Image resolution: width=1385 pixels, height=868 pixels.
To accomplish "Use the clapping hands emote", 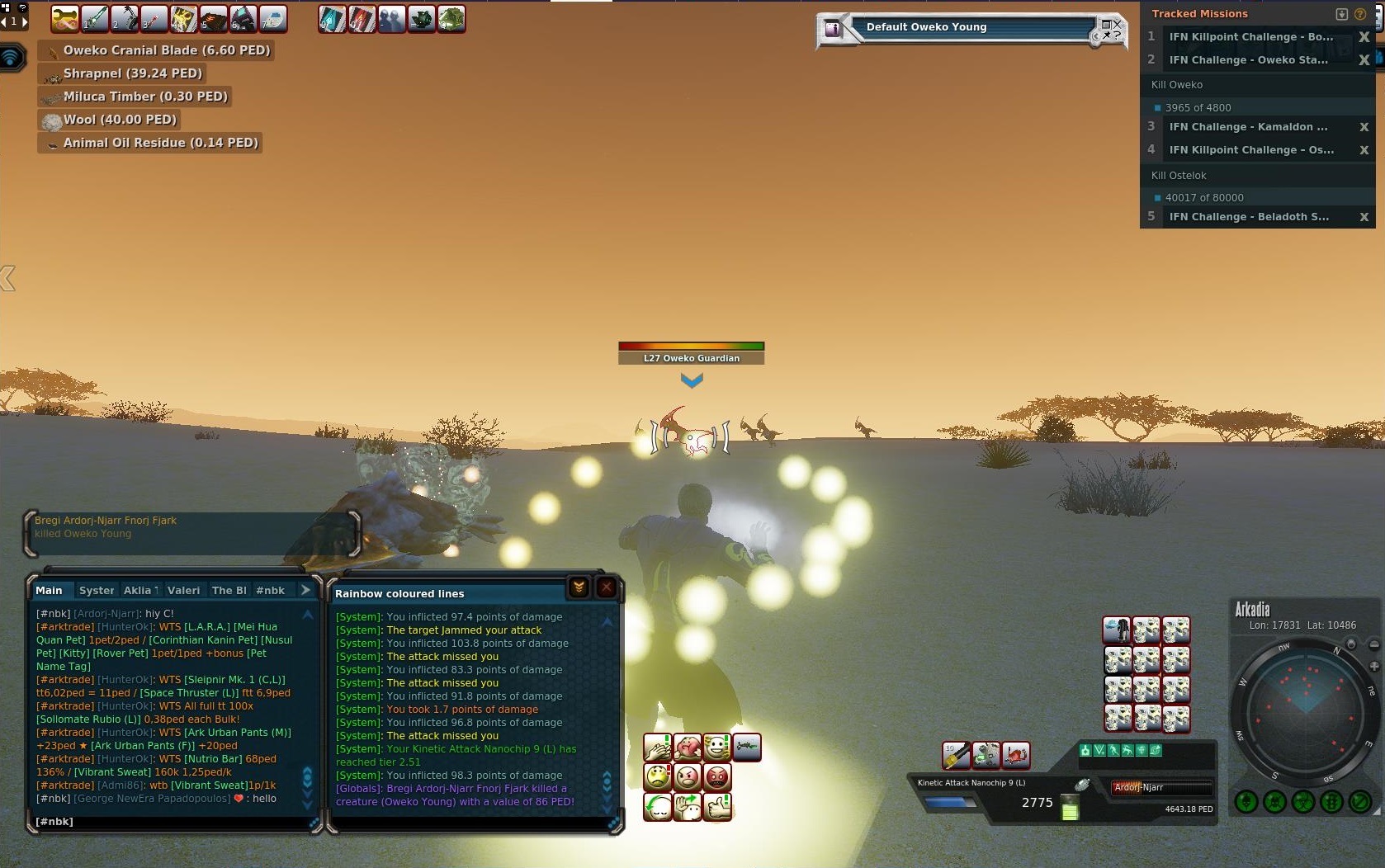I will [658, 748].
